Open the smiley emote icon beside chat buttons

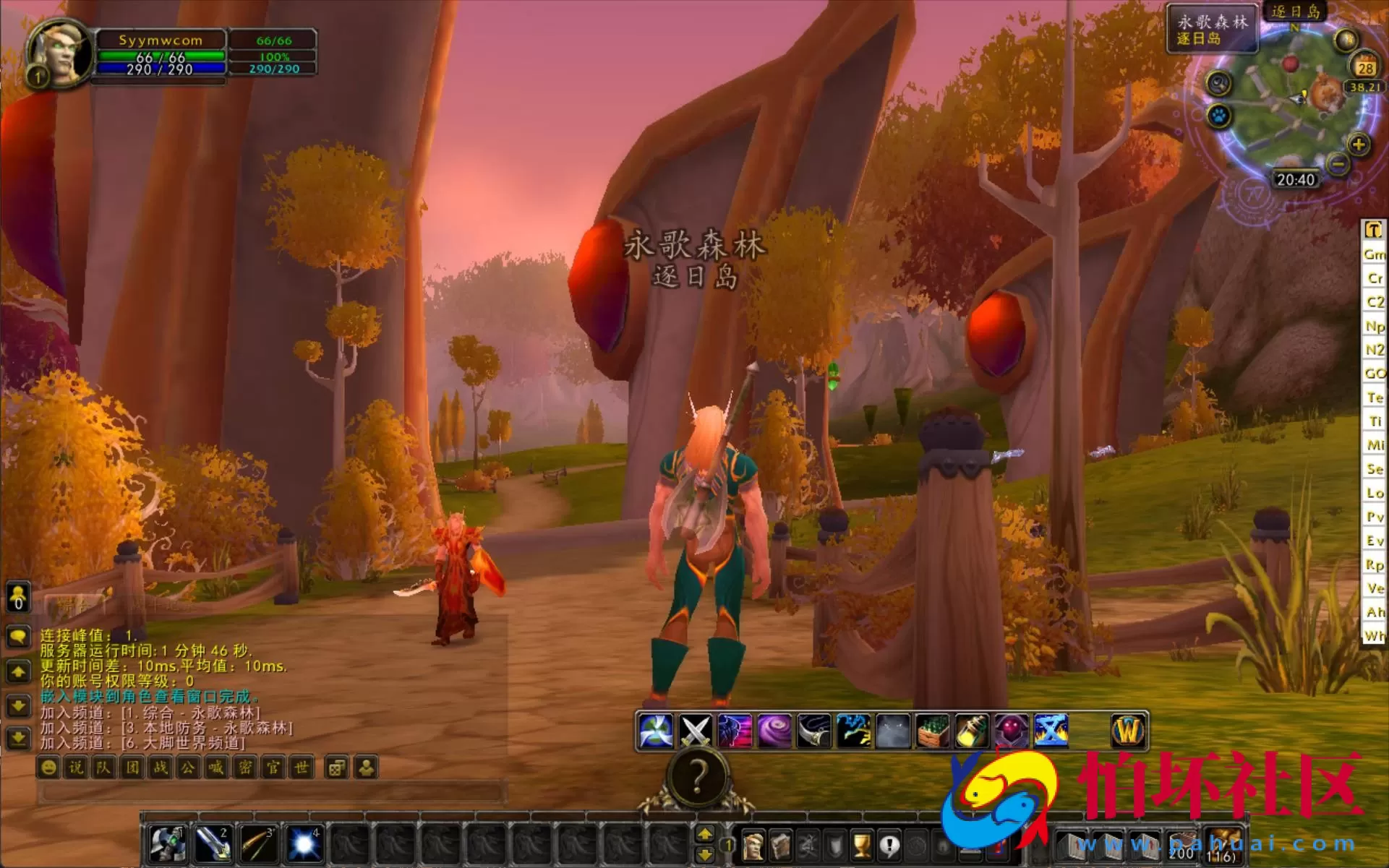47,768
